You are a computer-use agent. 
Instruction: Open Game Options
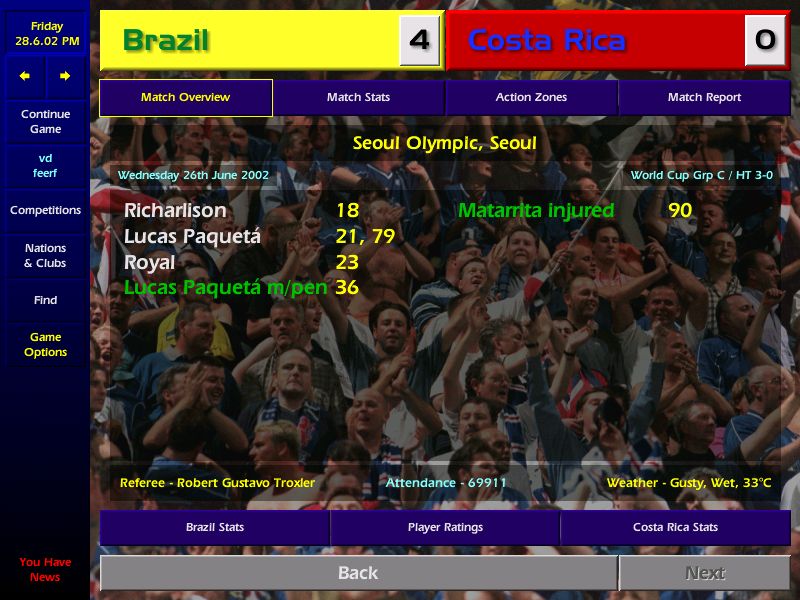click(x=45, y=345)
